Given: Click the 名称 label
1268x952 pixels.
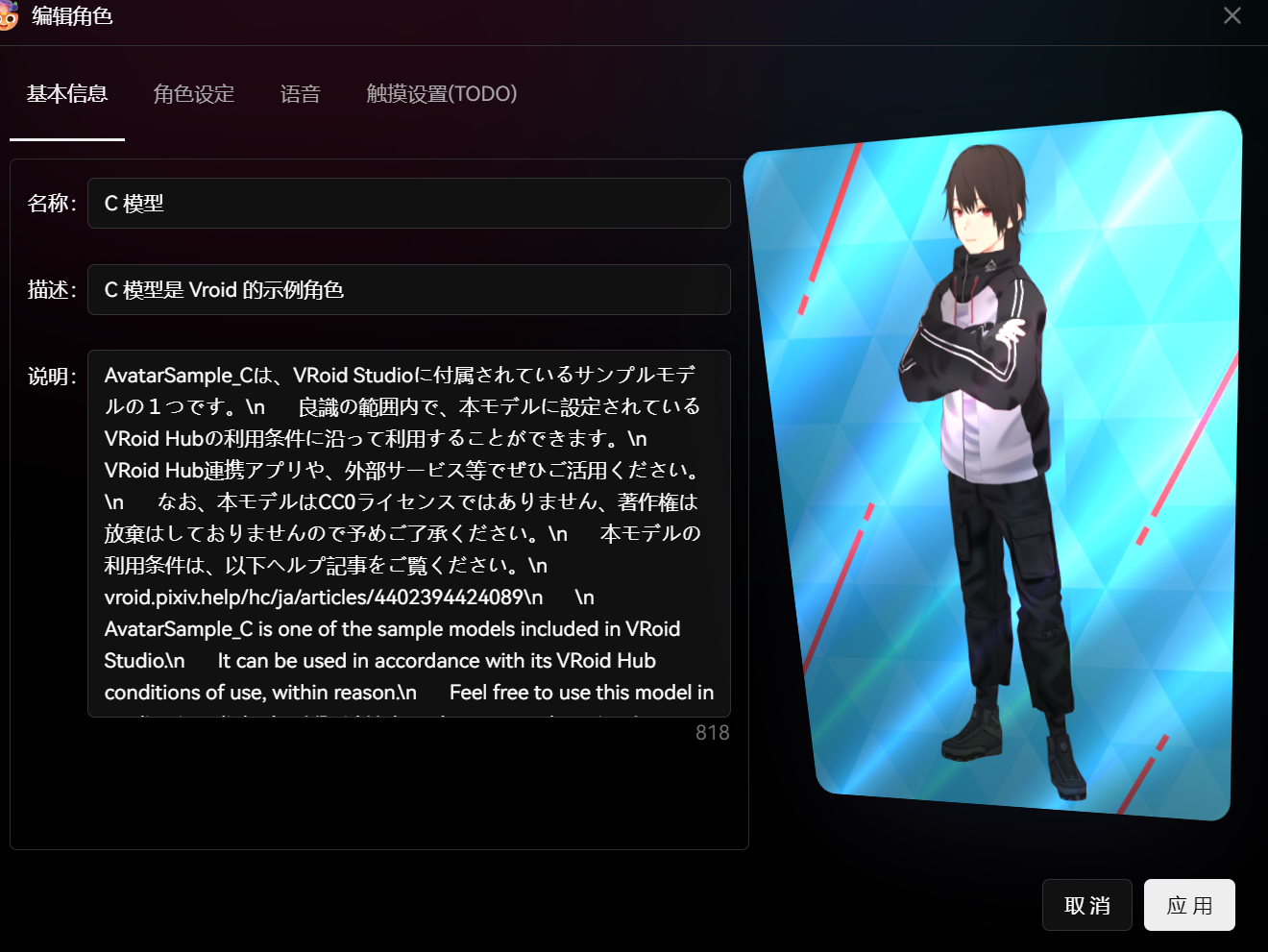Looking at the screenshot, I should click(x=50, y=203).
